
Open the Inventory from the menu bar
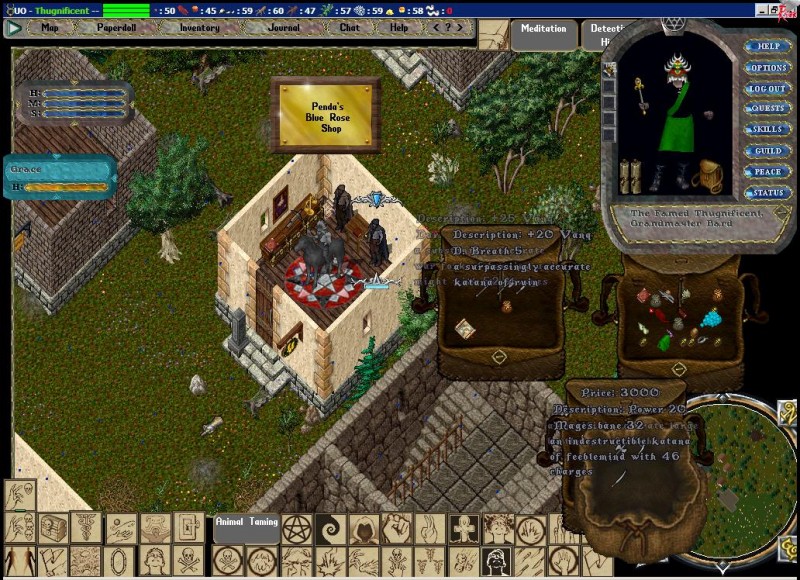point(199,28)
